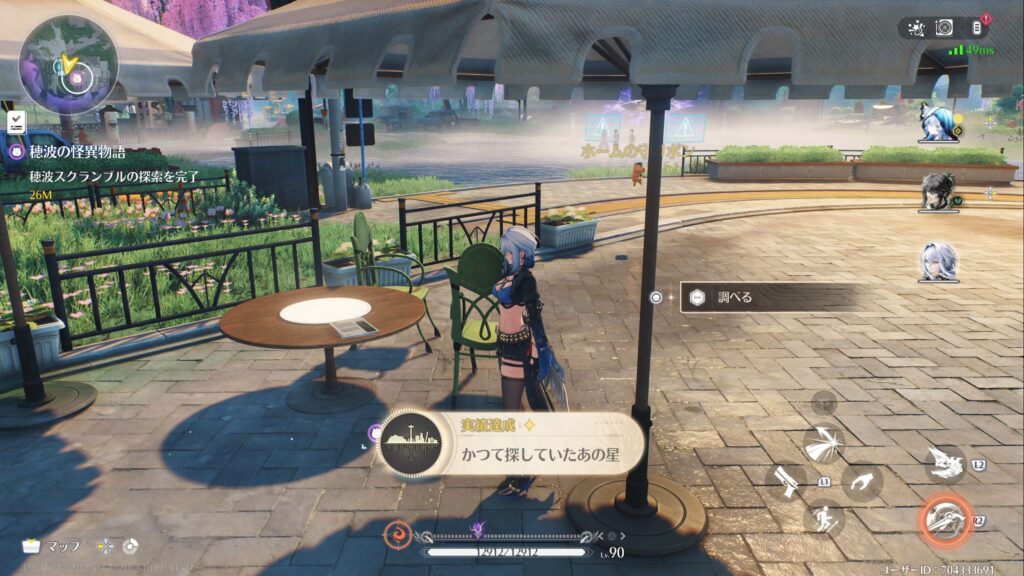Image resolution: width=1024 pixels, height=576 pixels.
Task: Open the sparkle wish icon in top bar
Action: [915, 28]
